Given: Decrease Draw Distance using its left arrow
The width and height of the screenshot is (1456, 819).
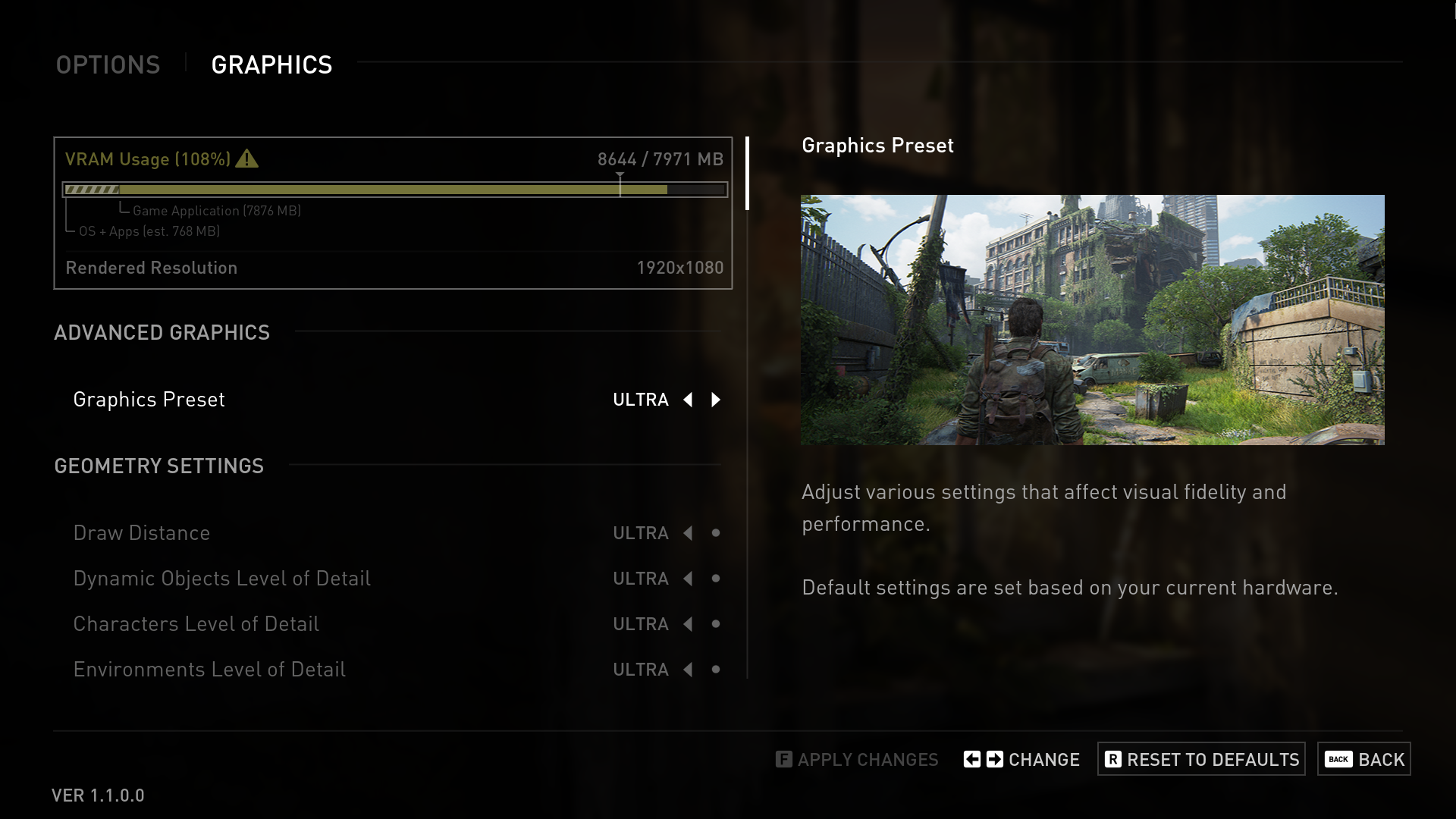Looking at the screenshot, I should [x=688, y=533].
